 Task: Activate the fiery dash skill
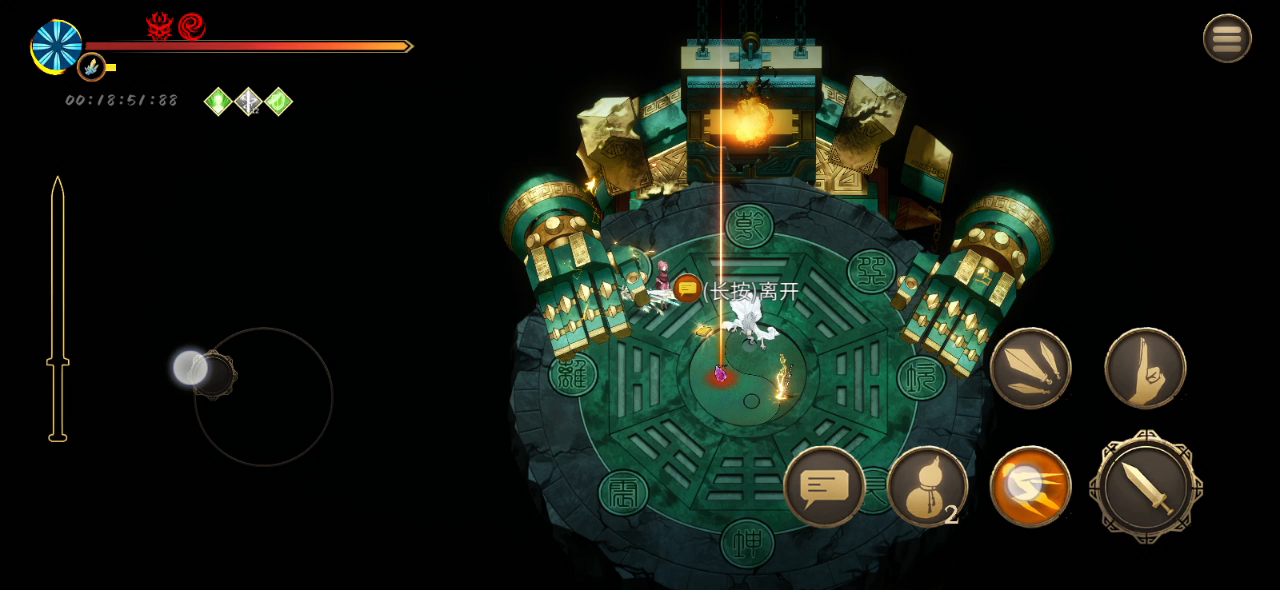1030,486
